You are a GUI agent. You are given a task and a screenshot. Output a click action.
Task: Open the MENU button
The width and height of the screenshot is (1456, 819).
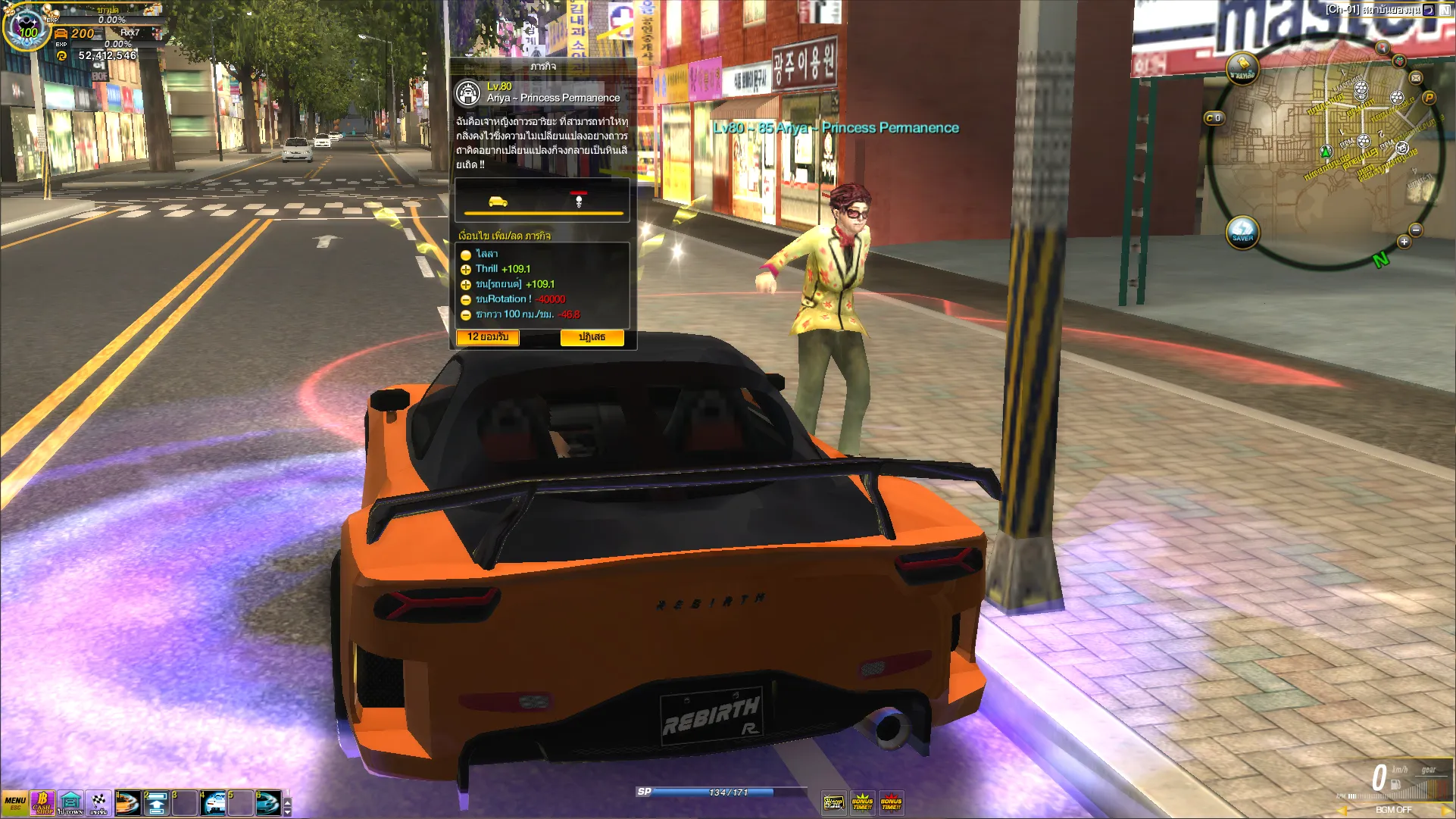15,803
